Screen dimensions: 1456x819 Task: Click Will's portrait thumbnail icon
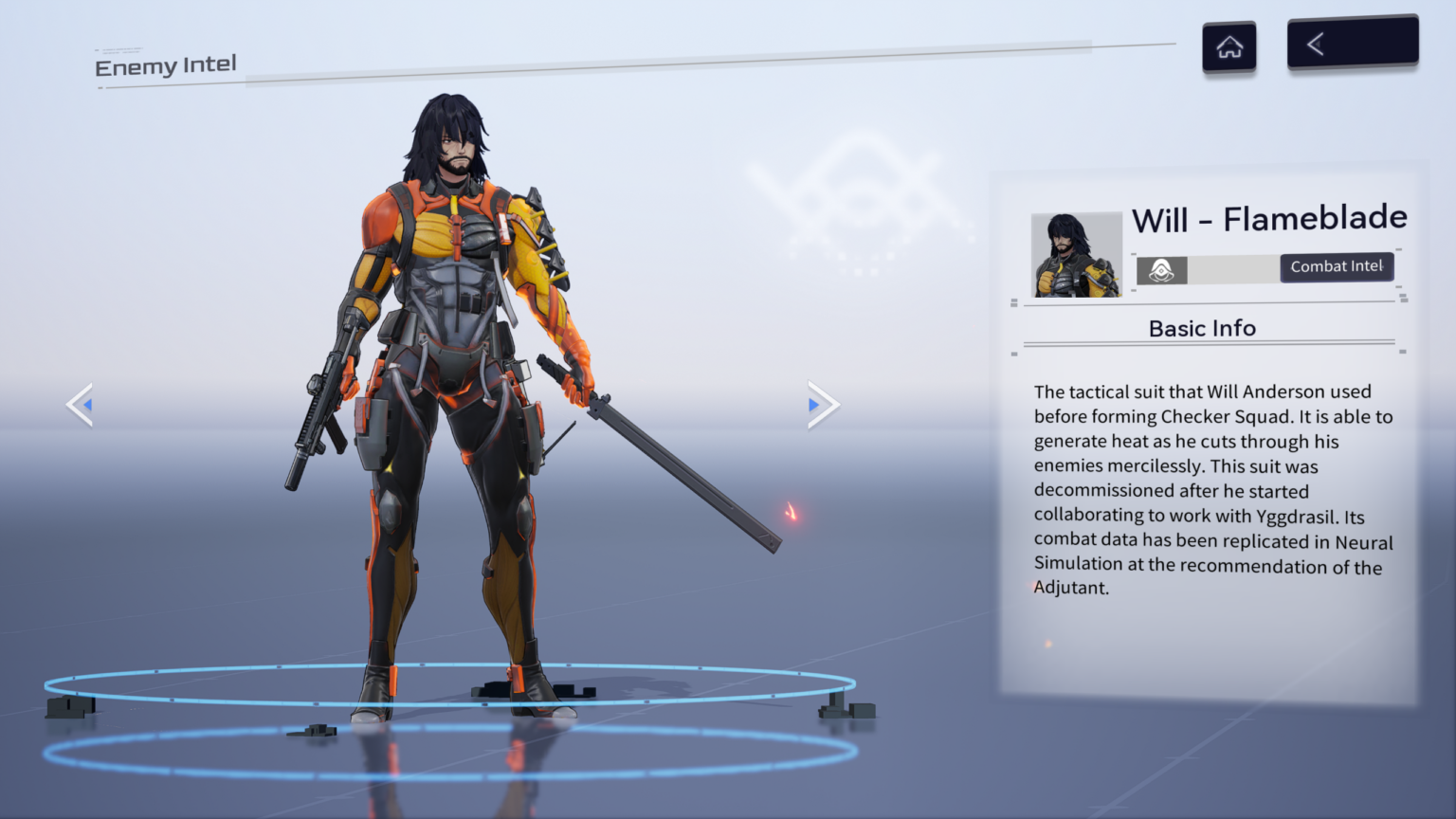click(x=1076, y=253)
